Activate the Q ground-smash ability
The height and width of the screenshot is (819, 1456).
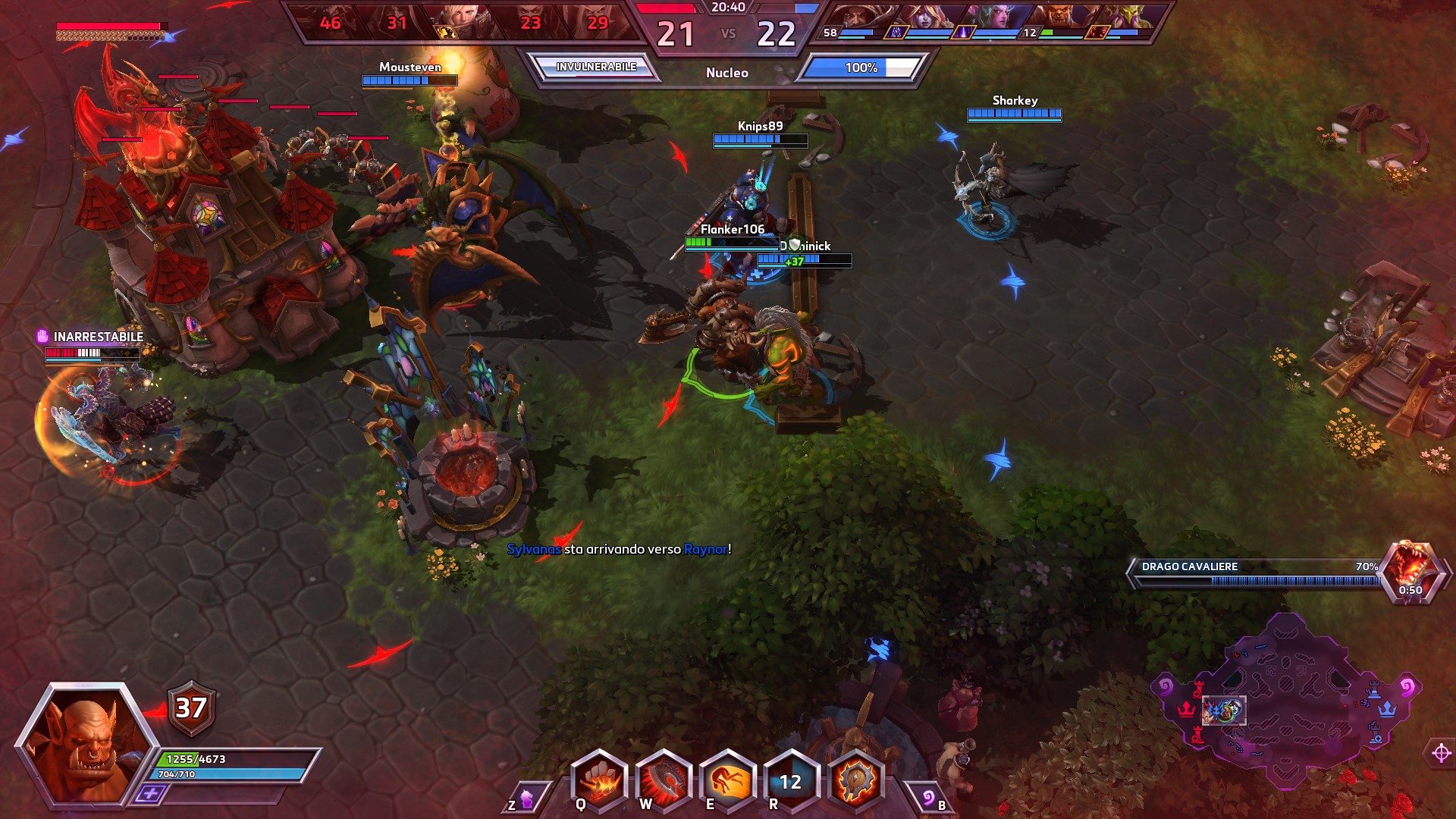pyautogui.click(x=599, y=781)
